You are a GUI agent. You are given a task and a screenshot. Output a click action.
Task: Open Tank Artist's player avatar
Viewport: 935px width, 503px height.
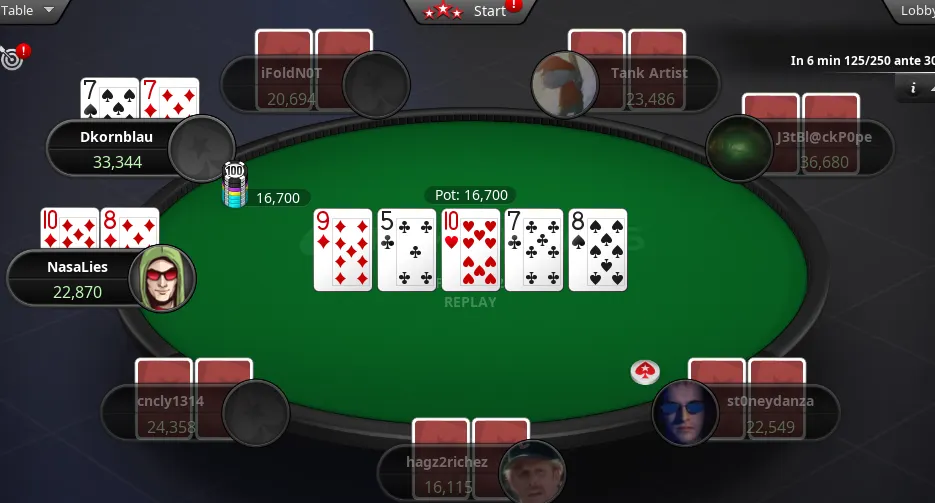(565, 84)
